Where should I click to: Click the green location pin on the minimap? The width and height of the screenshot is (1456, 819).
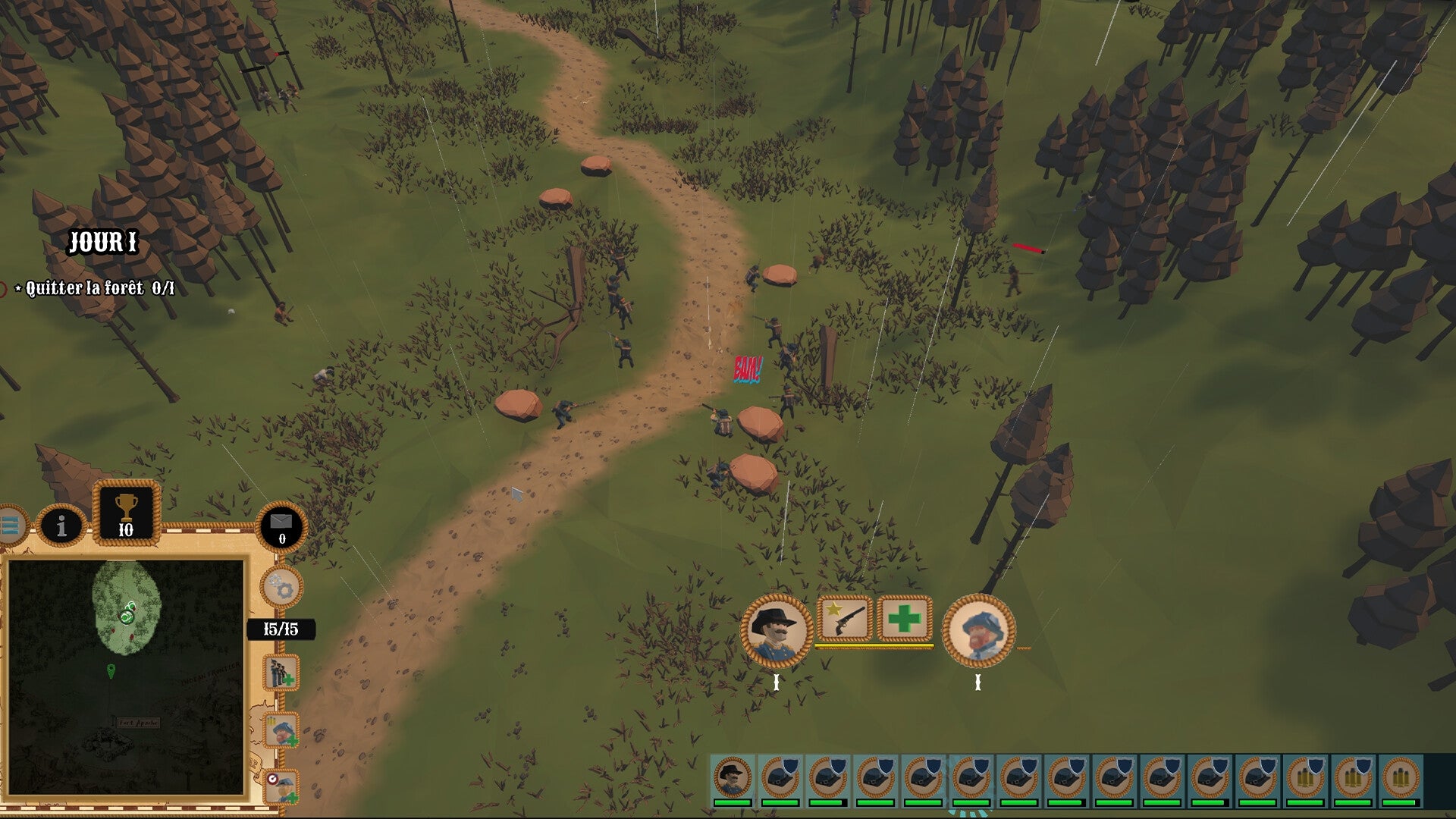point(111,671)
